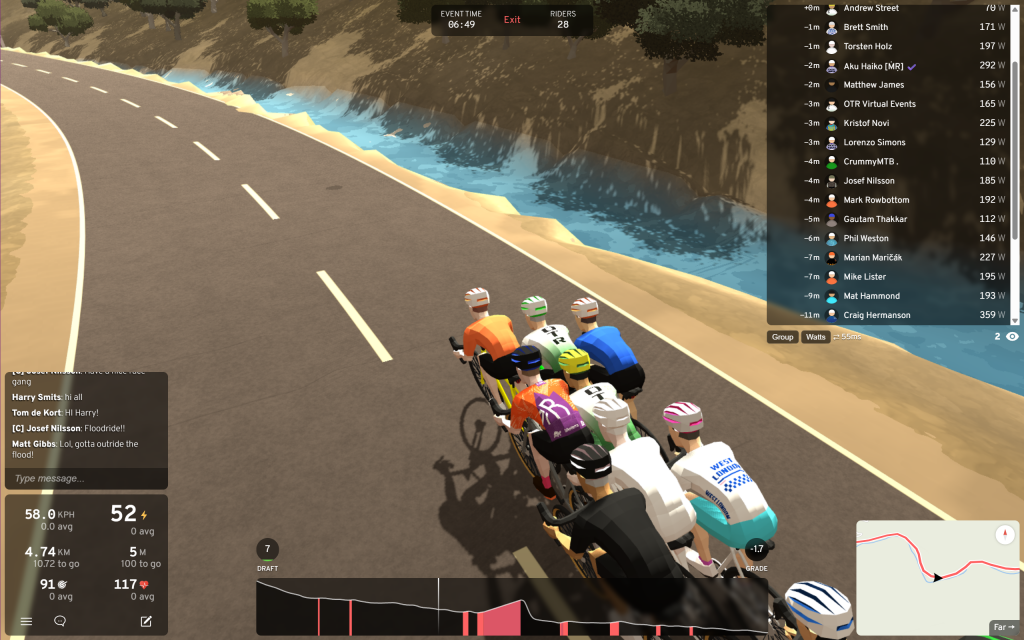Exit the event using the red Exit button
Screen dimensions: 1024x640
[512, 20]
